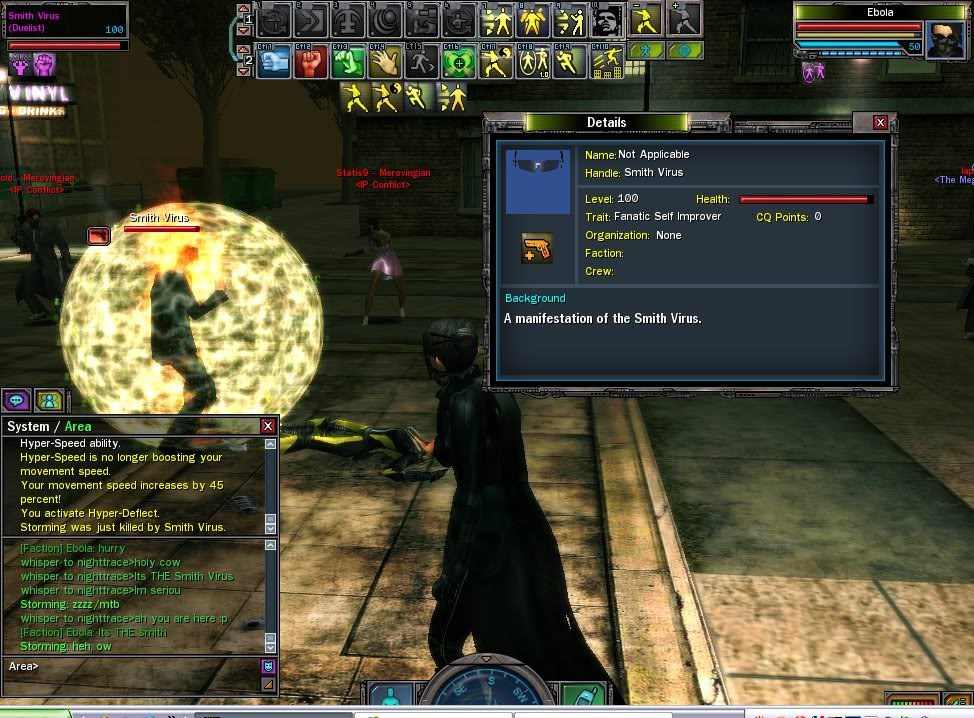Open the chat bubble icon above the chat
Image resolution: width=974 pixels, height=718 pixels.
(17, 400)
